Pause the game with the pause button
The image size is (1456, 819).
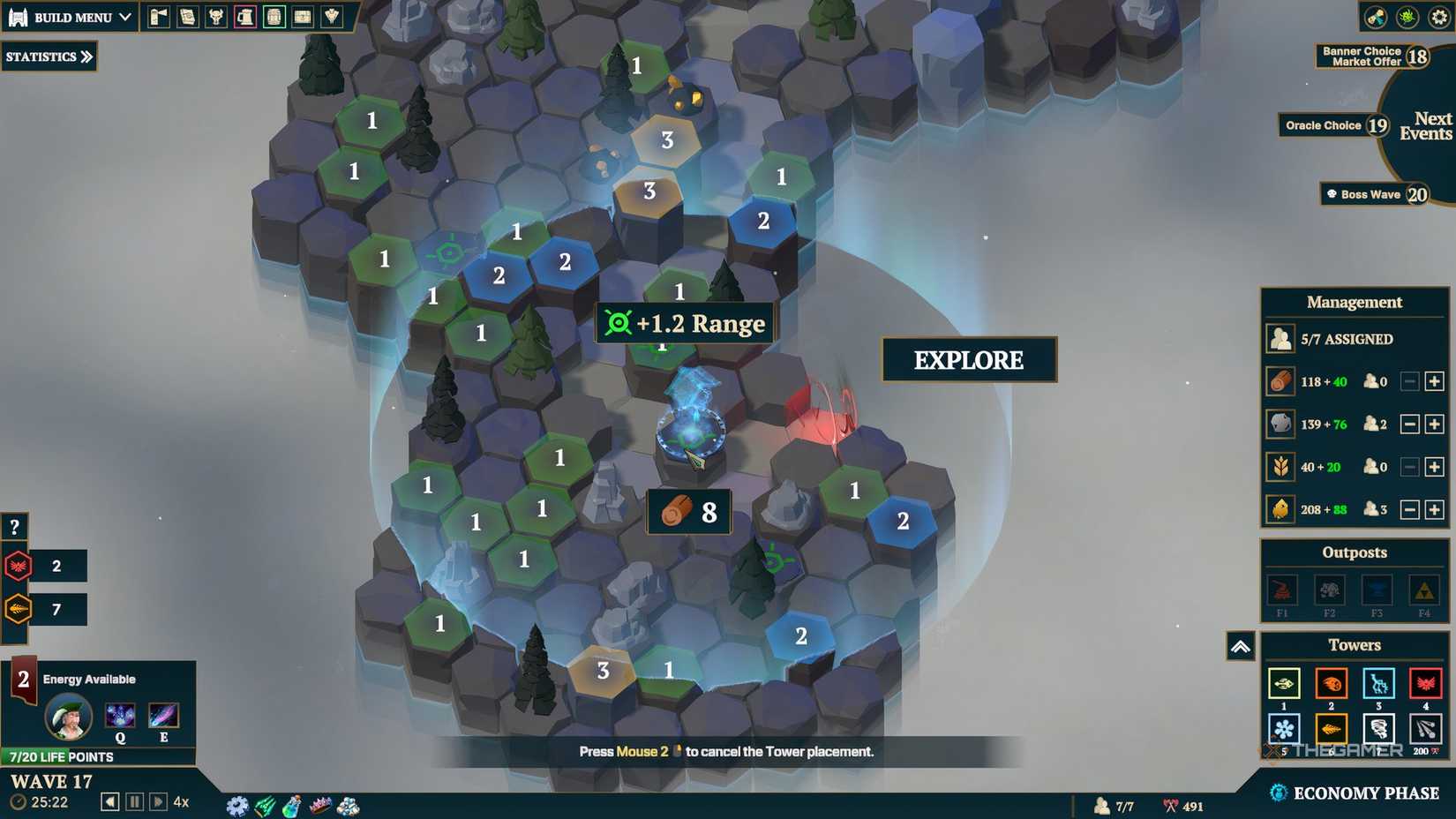[134, 801]
